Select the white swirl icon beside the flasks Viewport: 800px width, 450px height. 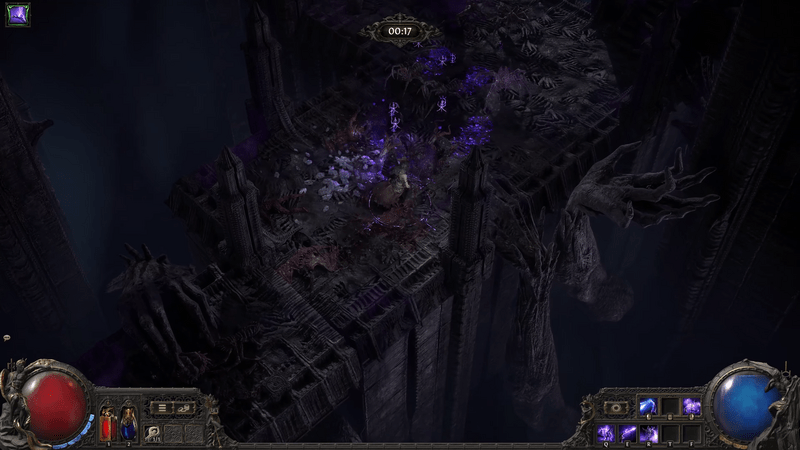155,432
